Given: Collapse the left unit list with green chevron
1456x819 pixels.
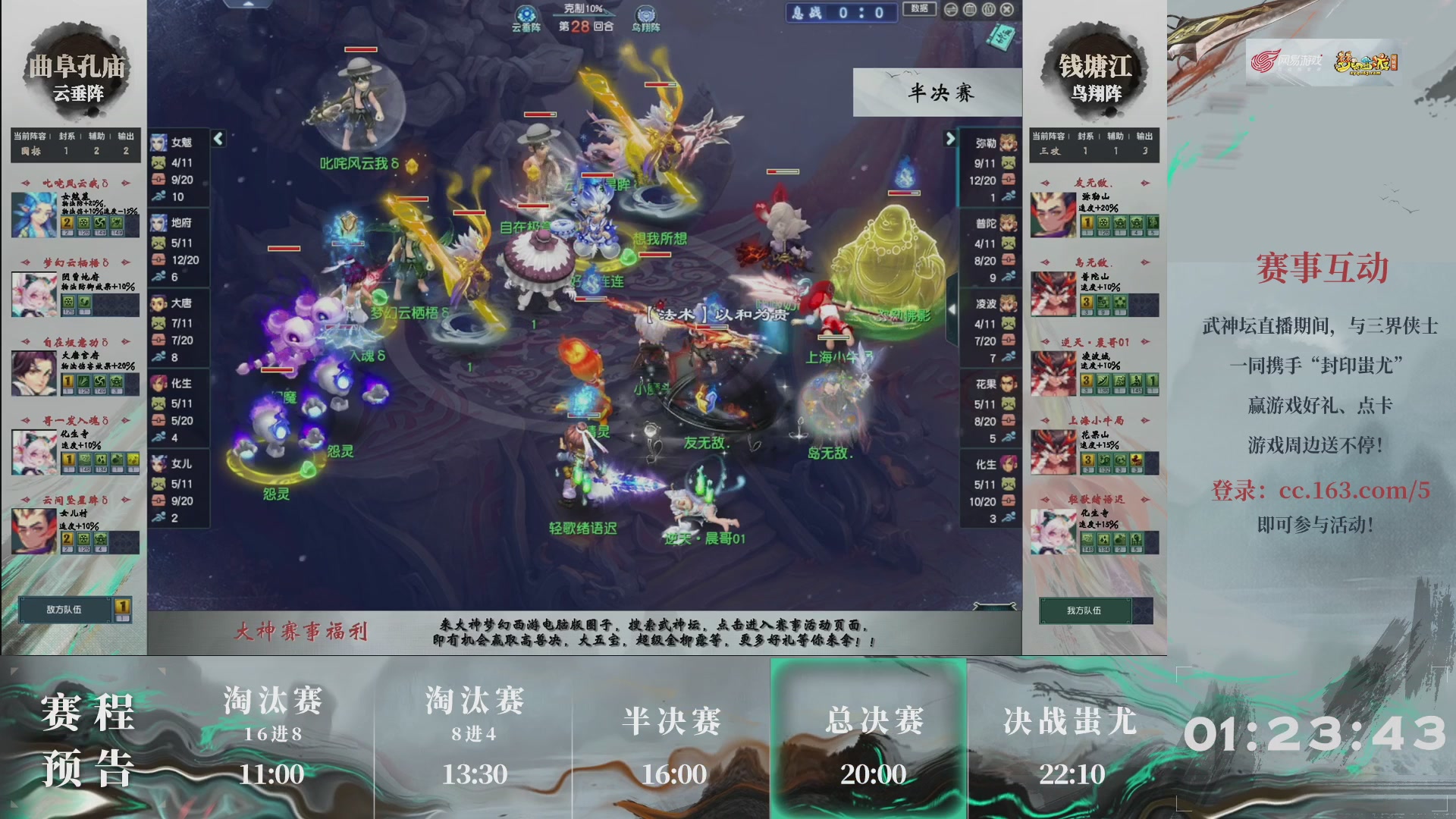Looking at the screenshot, I should (x=217, y=139).
